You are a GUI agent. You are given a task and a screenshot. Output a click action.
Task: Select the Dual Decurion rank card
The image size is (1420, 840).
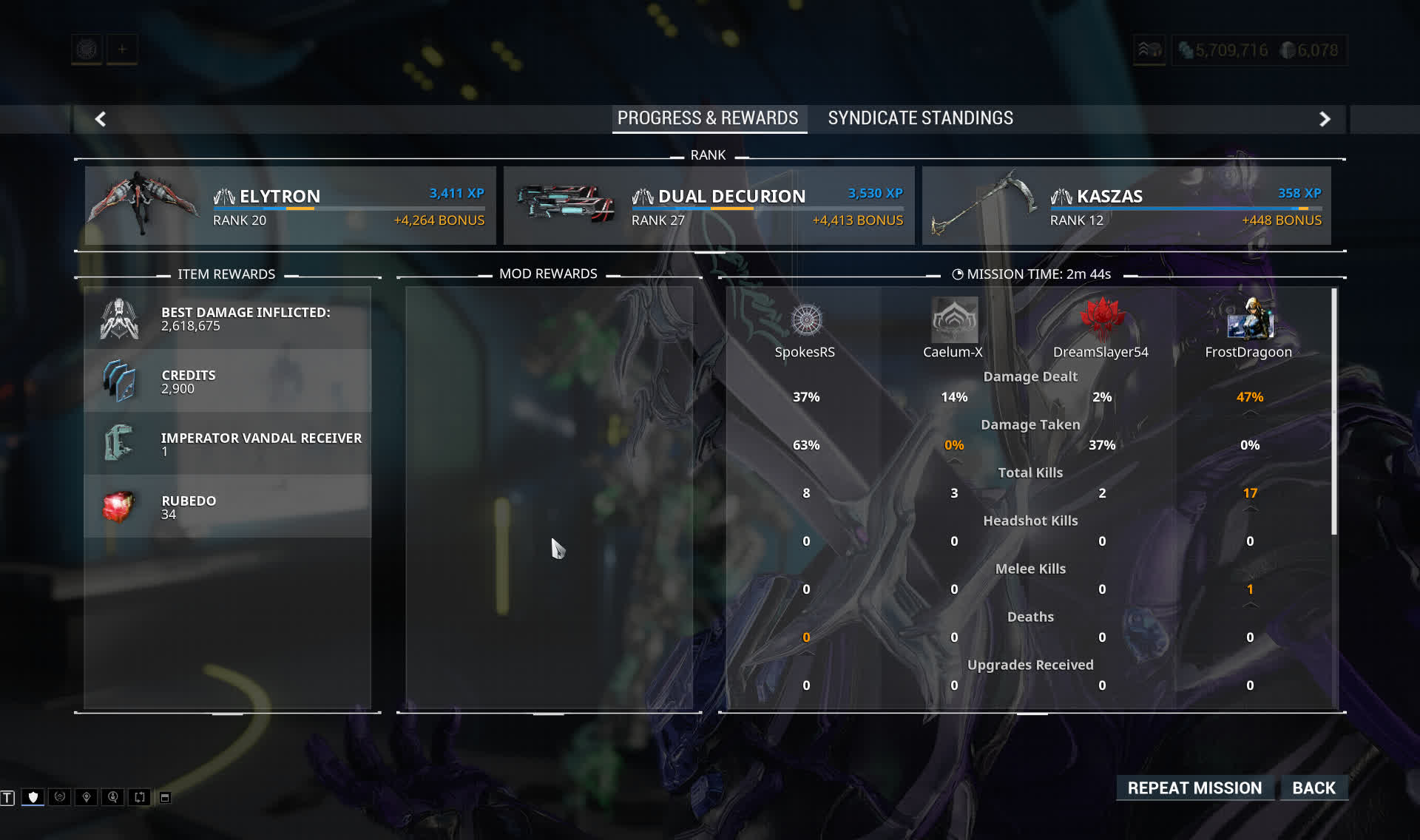pyautogui.click(x=709, y=206)
